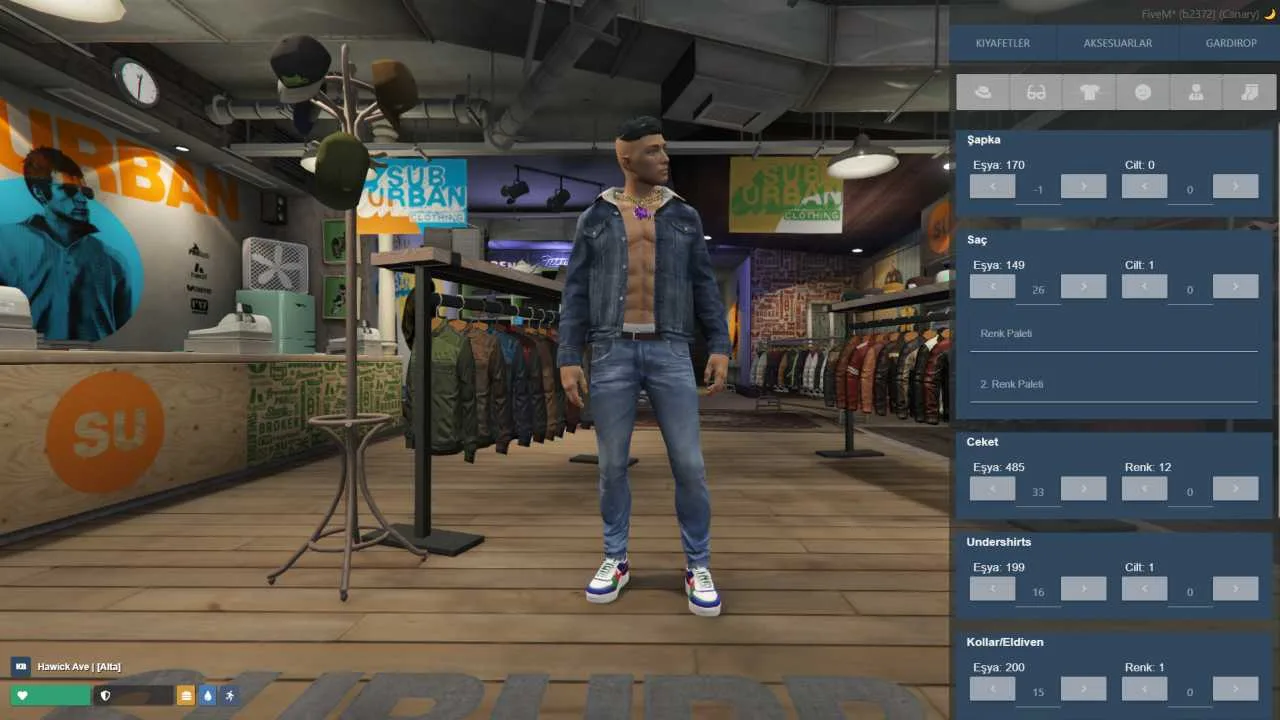This screenshot has height=720, width=1280.
Task: Open the face category icon
Action: click(x=1142, y=92)
